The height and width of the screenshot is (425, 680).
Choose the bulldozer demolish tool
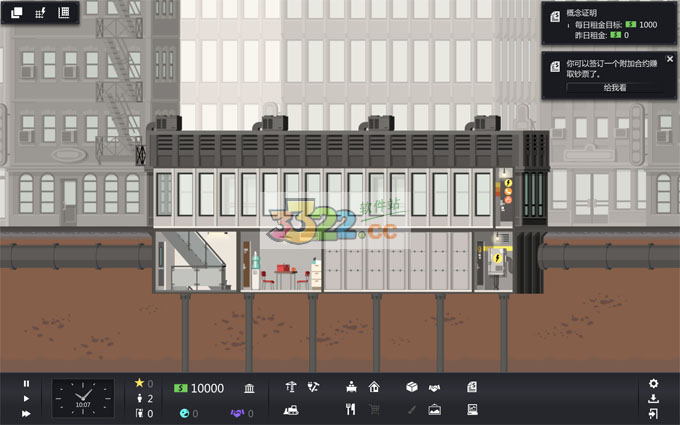291,408
